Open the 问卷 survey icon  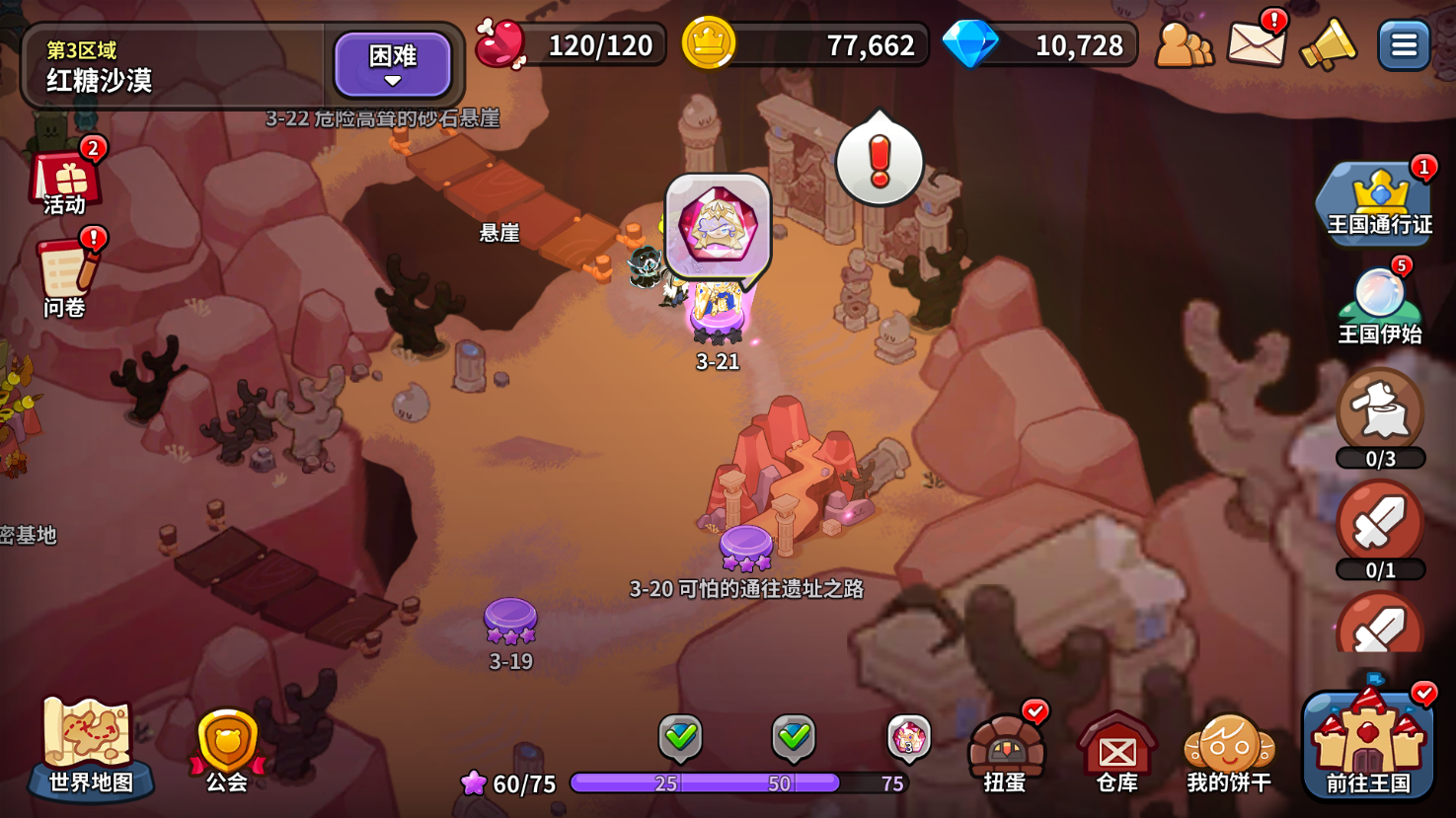pyautogui.click(x=66, y=276)
